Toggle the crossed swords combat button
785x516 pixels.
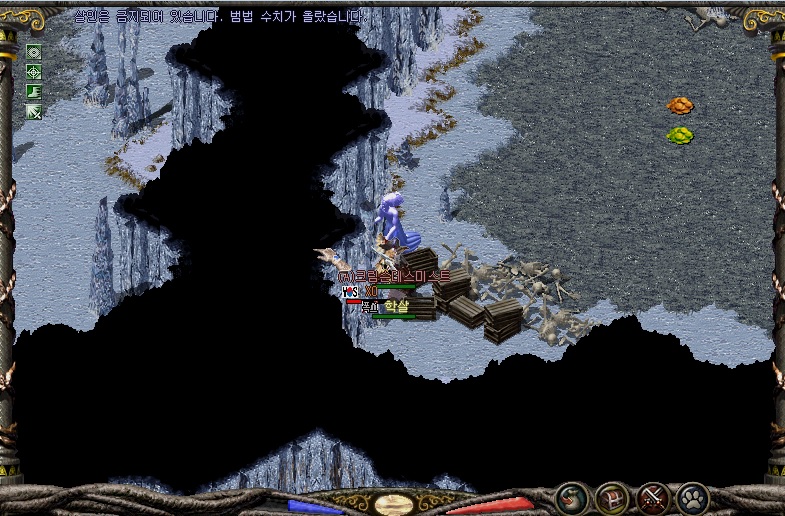pos(652,497)
